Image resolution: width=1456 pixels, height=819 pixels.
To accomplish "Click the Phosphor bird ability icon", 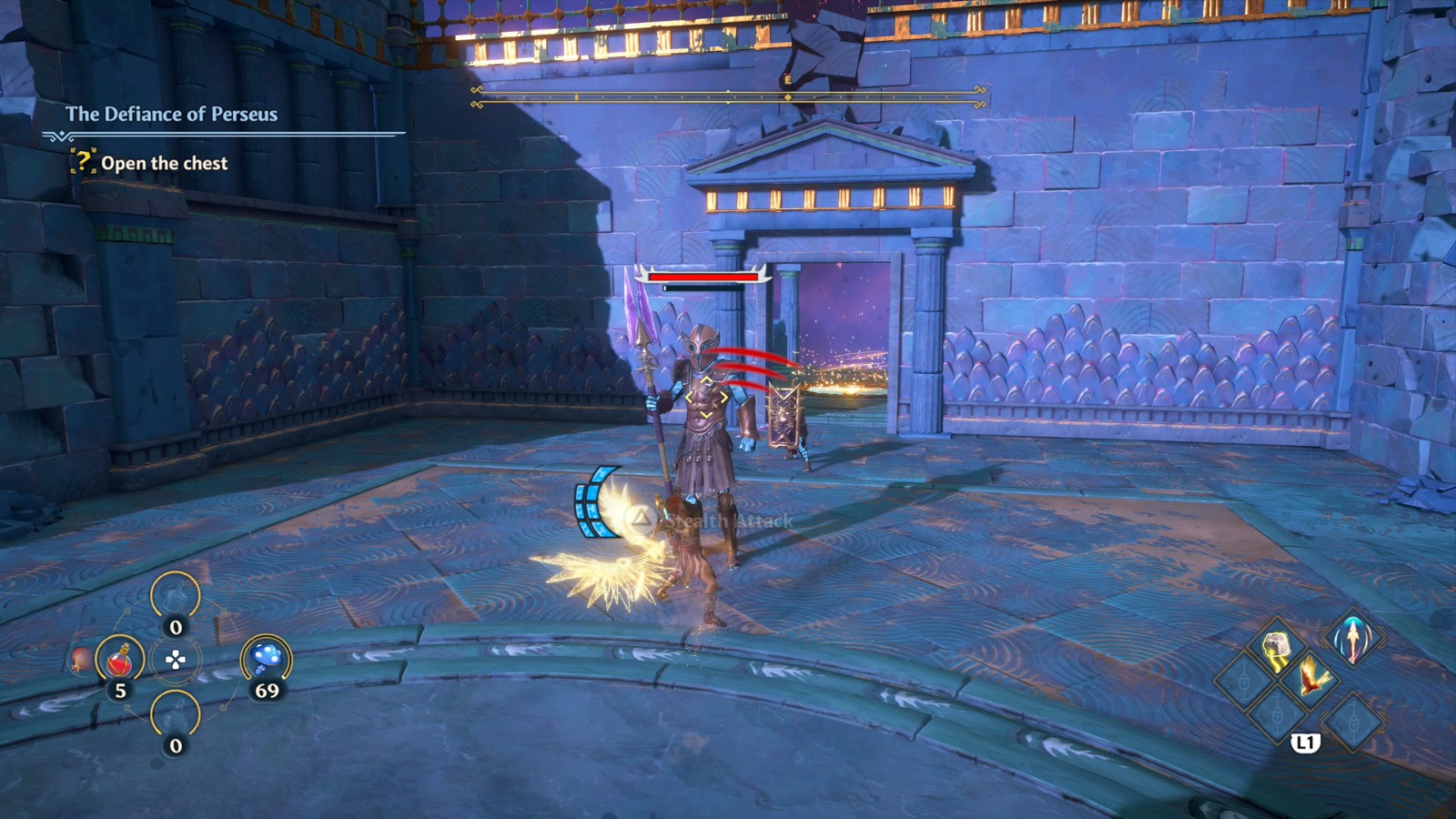I will (1313, 677).
